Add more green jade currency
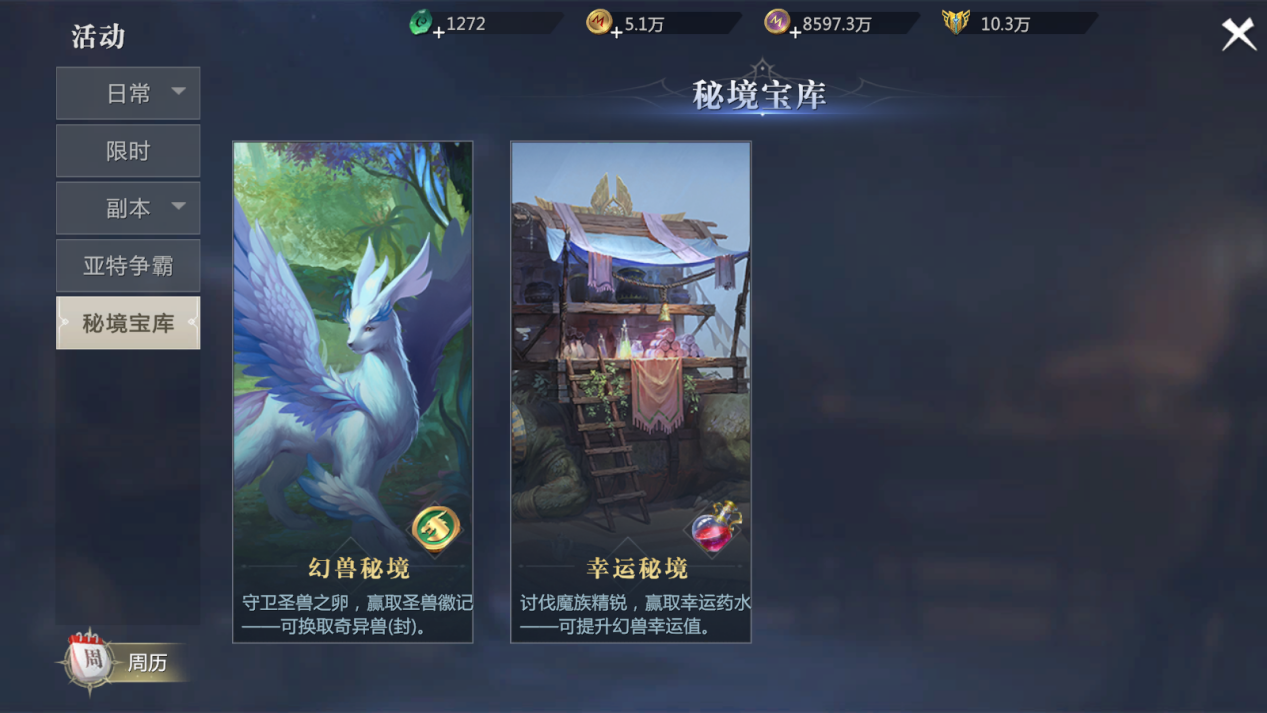The image size is (1267, 713). pyautogui.click(x=438, y=32)
